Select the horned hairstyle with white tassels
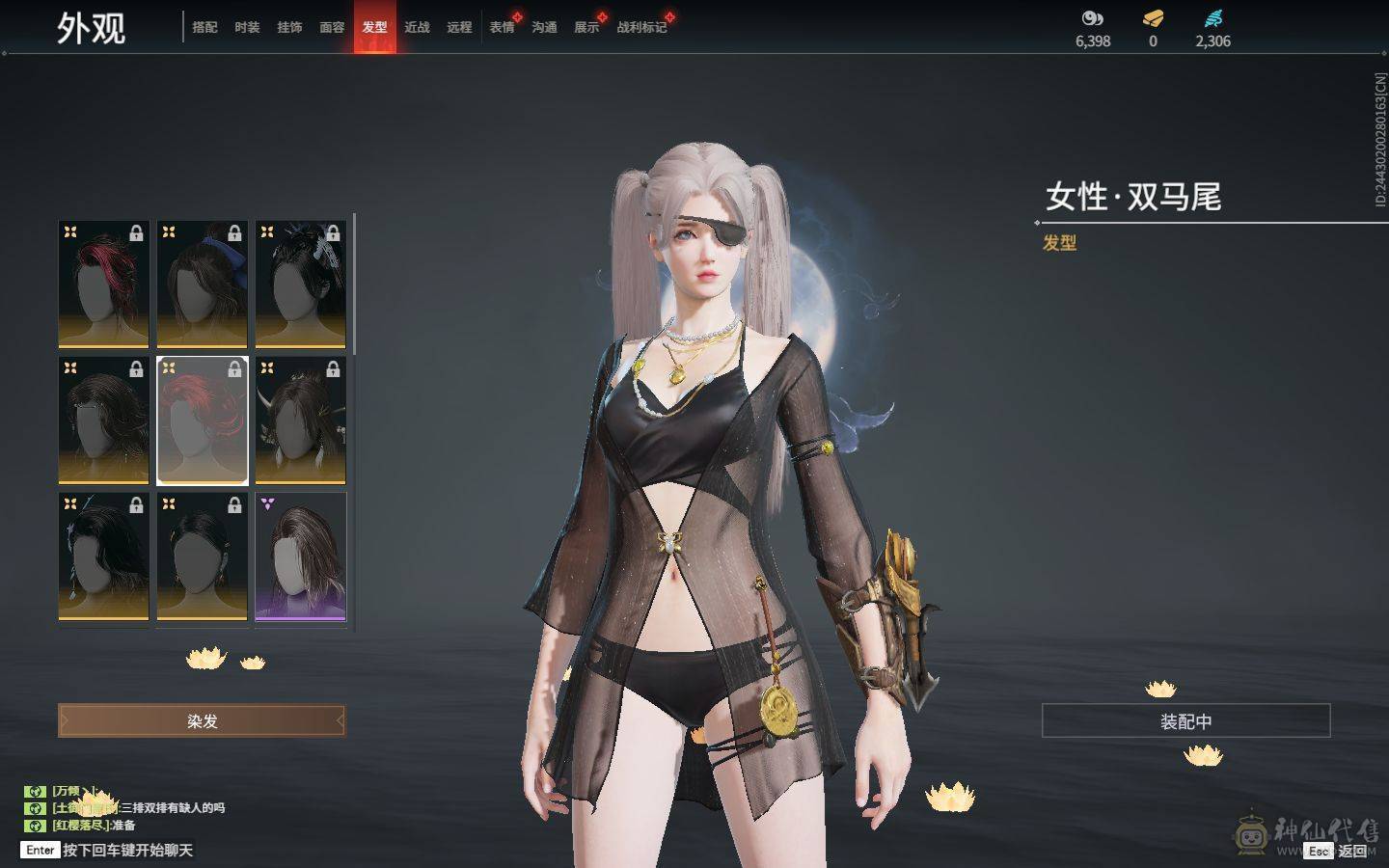Screen dimensions: 1389x868 301,420
